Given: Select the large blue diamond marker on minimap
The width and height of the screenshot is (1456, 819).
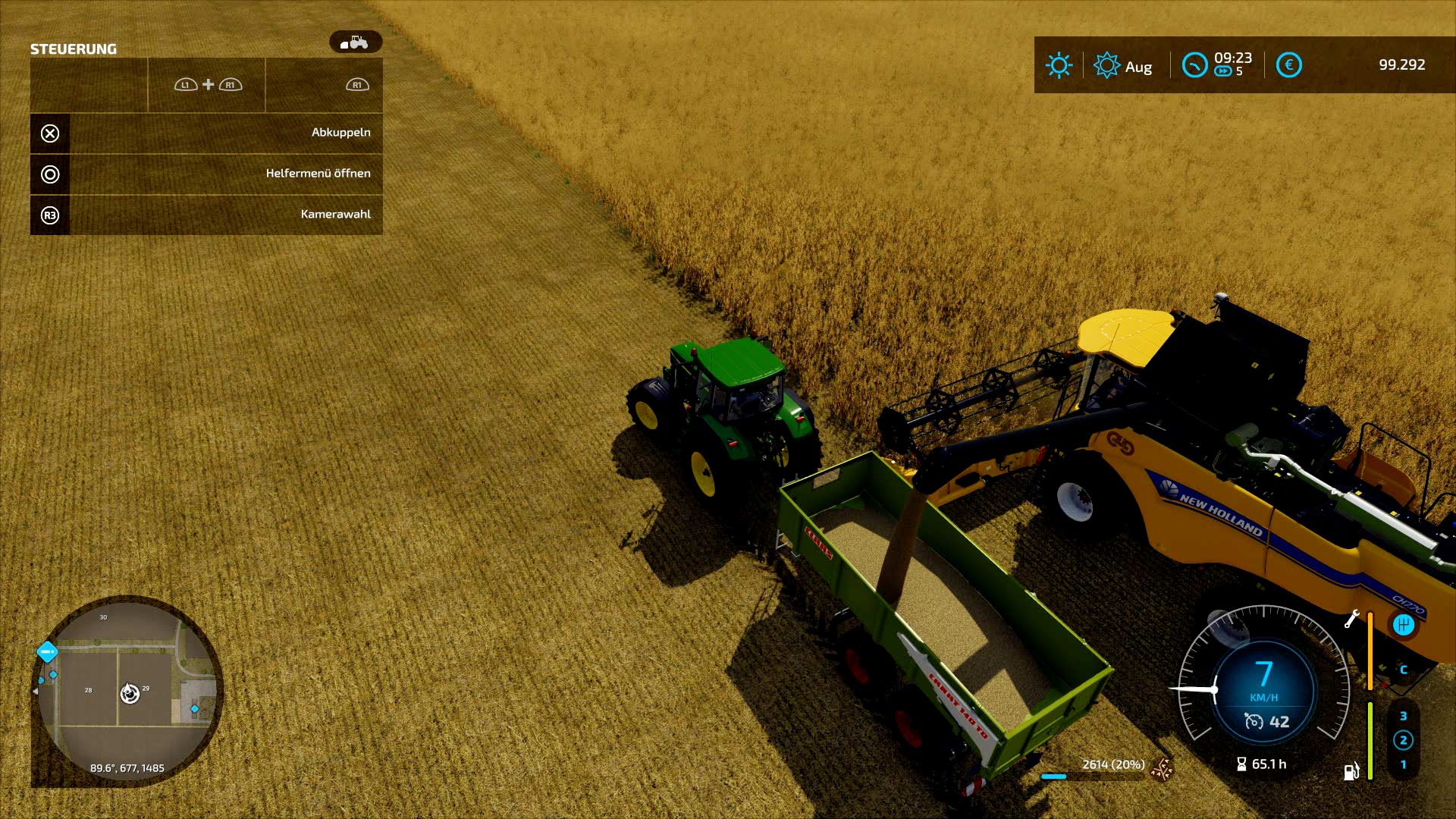Looking at the screenshot, I should click(x=47, y=651).
